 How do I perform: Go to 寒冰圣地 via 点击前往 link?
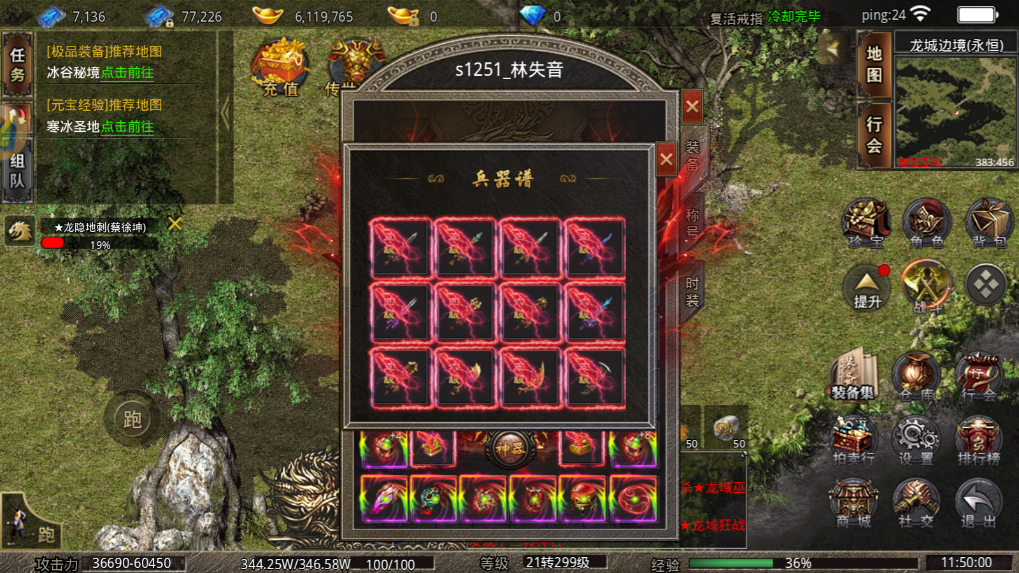click(127, 127)
